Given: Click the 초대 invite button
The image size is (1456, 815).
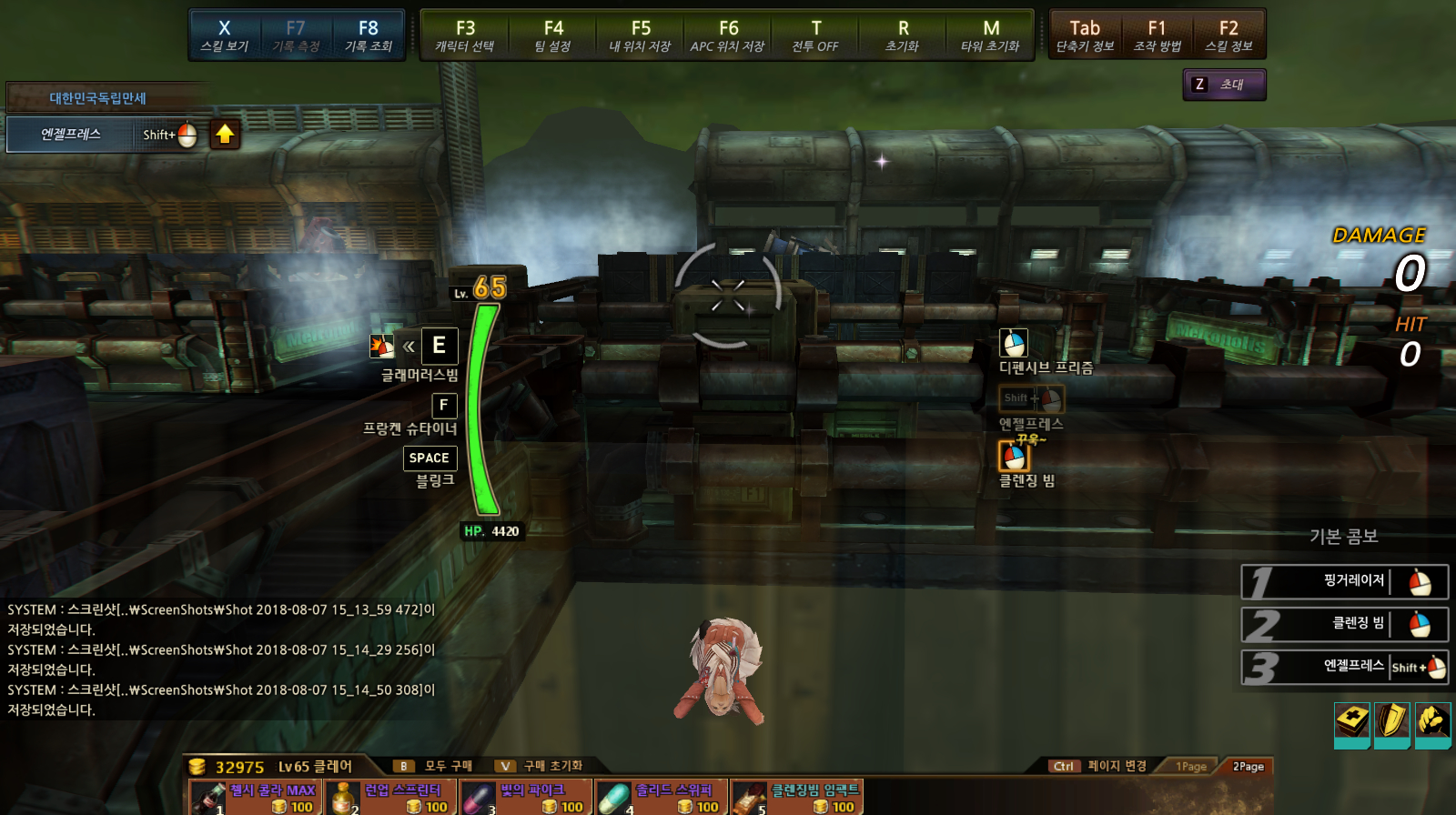Looking at the screenshot, I should [1224, 85].
